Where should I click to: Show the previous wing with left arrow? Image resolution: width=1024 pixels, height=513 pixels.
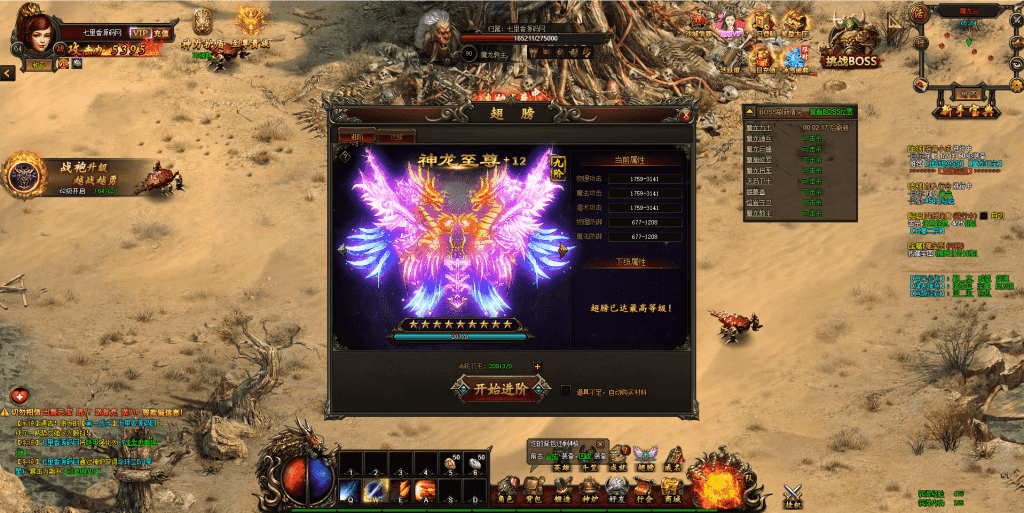pos(342,250)
